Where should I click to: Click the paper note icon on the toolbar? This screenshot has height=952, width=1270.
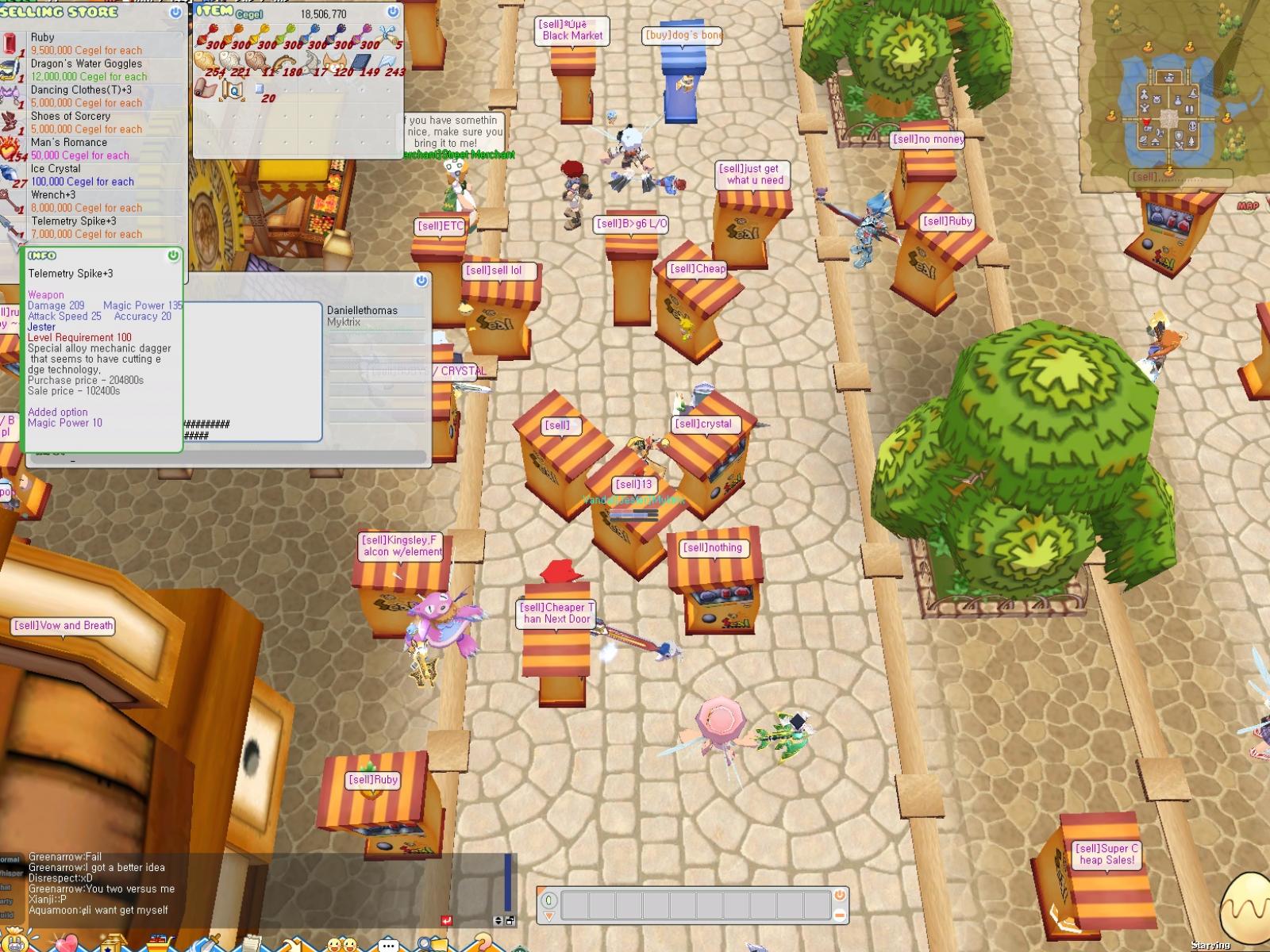(x=252, y=944)
